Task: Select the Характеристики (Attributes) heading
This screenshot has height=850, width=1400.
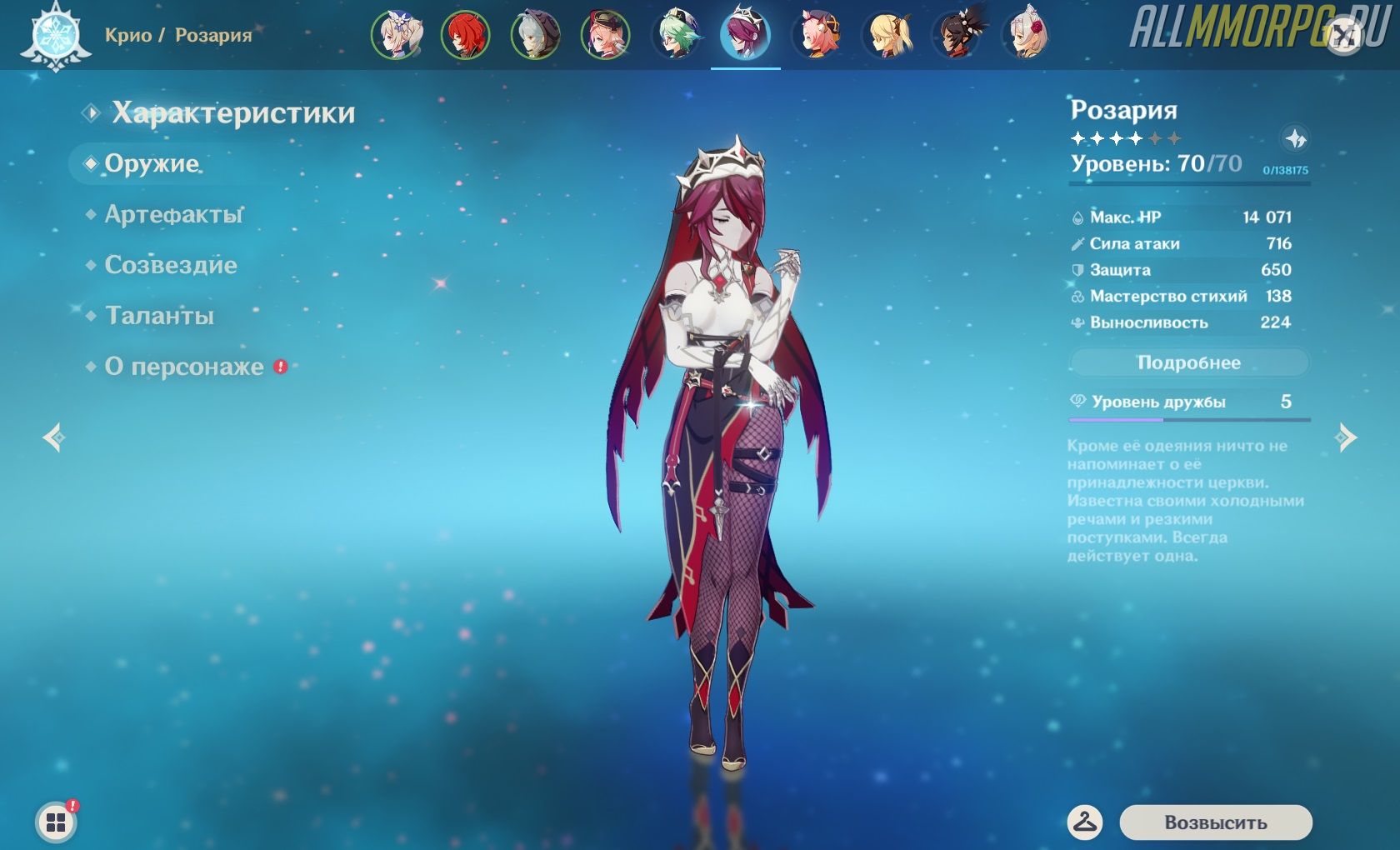Action: pyautogui.click(x=233, y=113)
